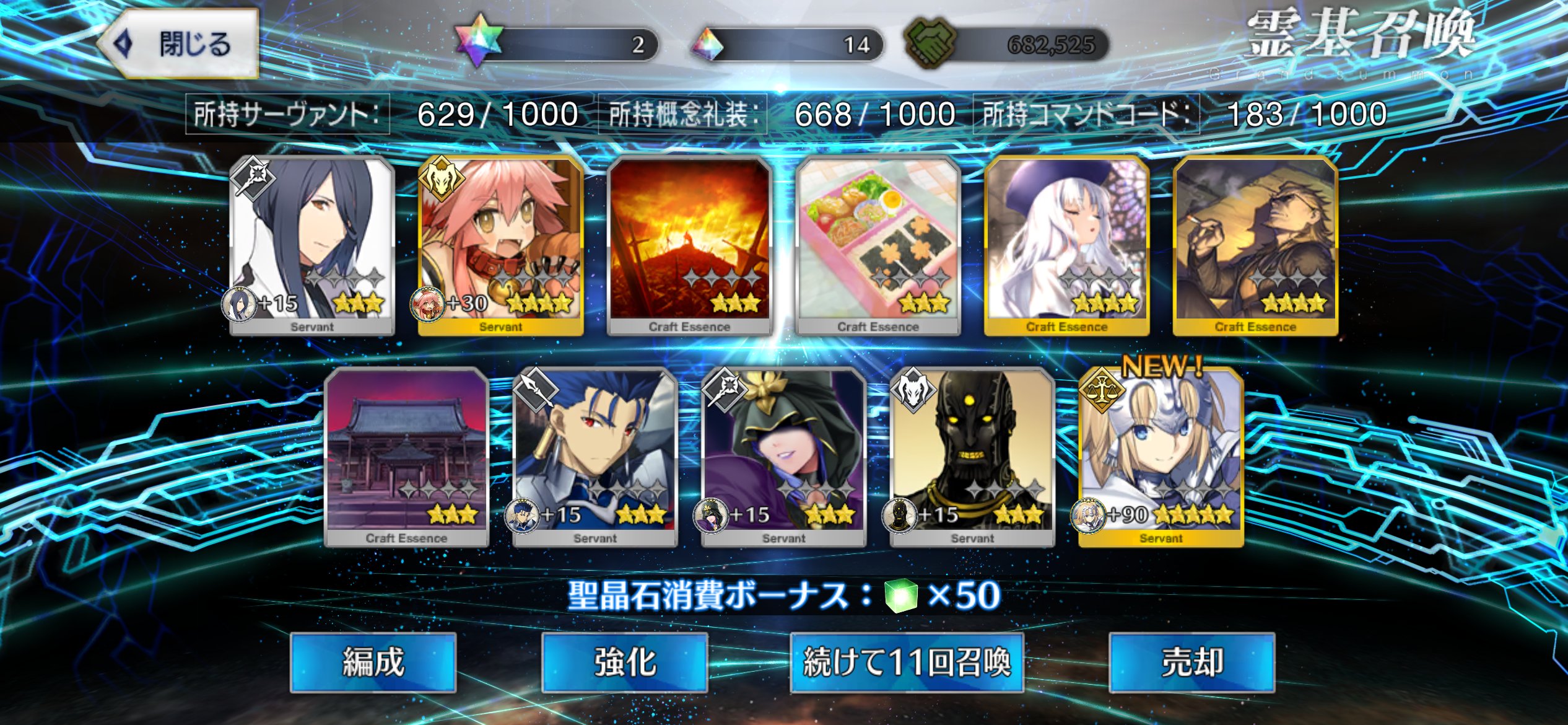Screen dimensions: 1568x725
Task: Select the hooded Caster in purple robes
Action: click(783, 457)
